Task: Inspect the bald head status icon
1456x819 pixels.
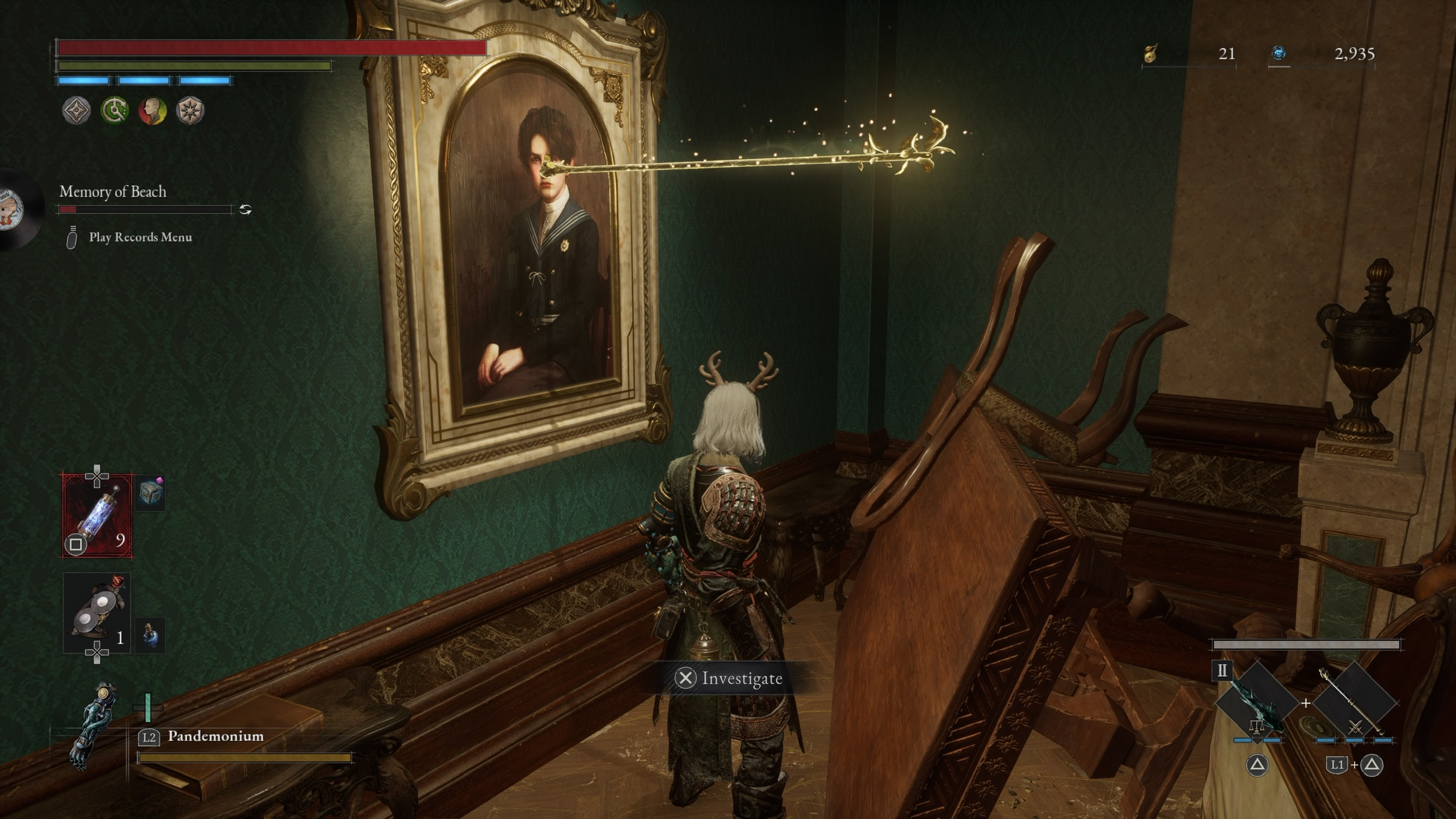Action: click(152, 110)
